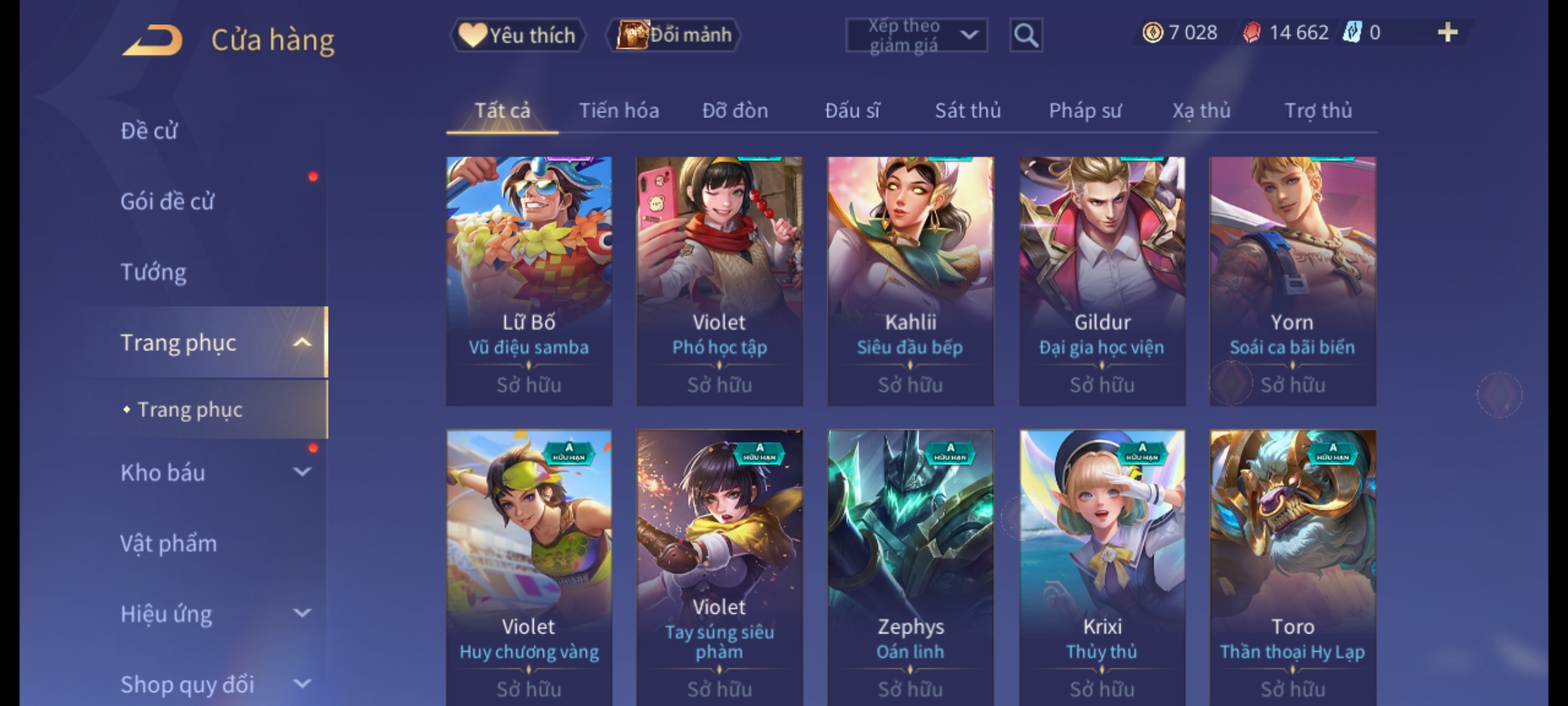Open the Đề cử menu entry
The height and width of the screenshot is (706, 1568).
coord(149,131)
